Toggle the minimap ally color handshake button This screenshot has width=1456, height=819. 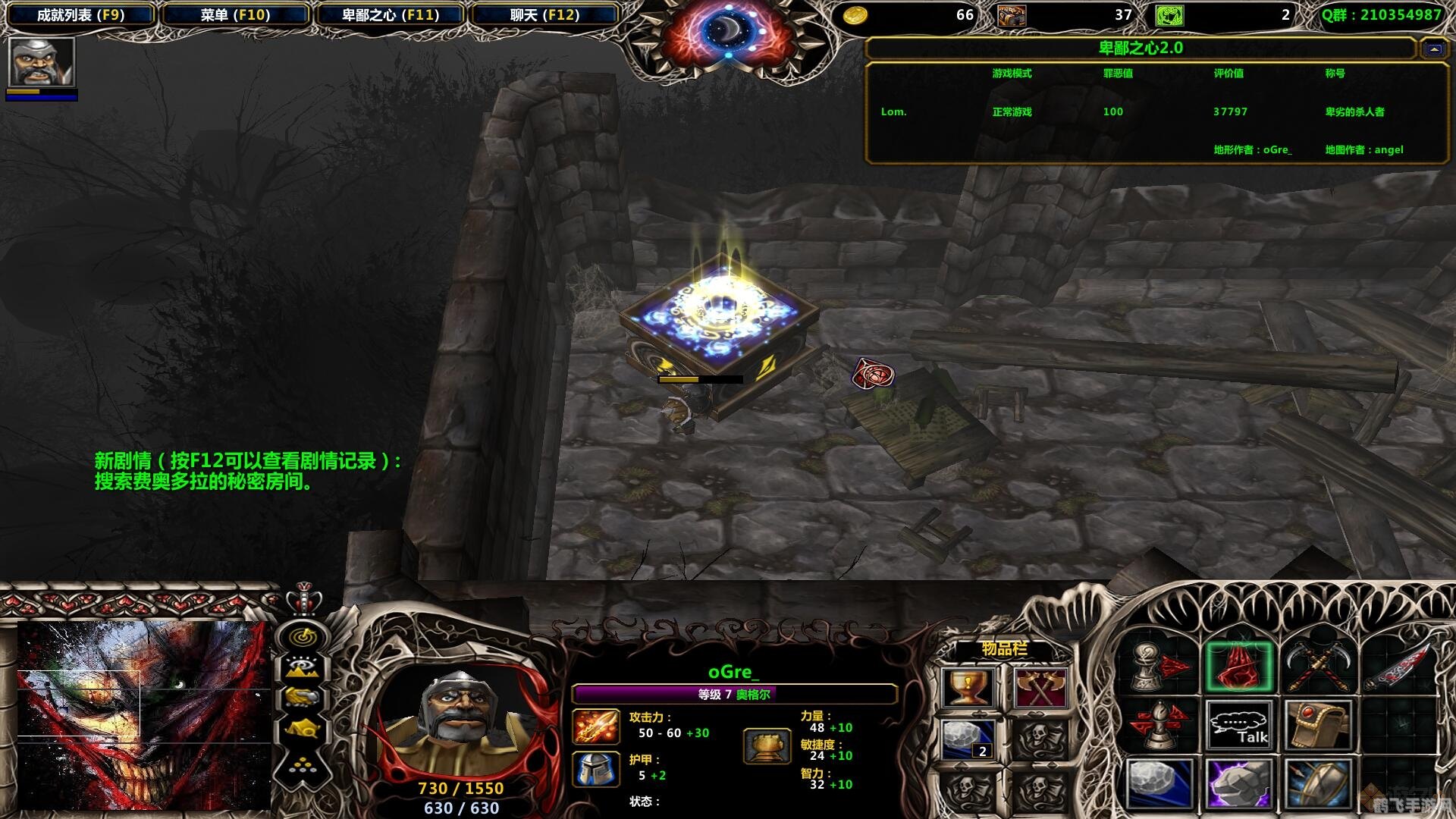click(x=302, y=698)
